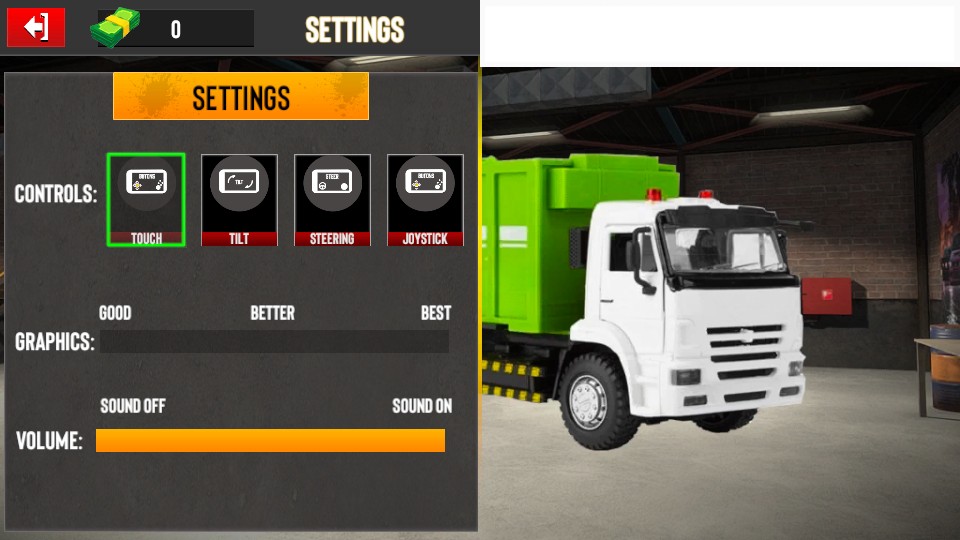Pick the Joystick control mode
Screen dimensions: 960x540
coord(425,199)
